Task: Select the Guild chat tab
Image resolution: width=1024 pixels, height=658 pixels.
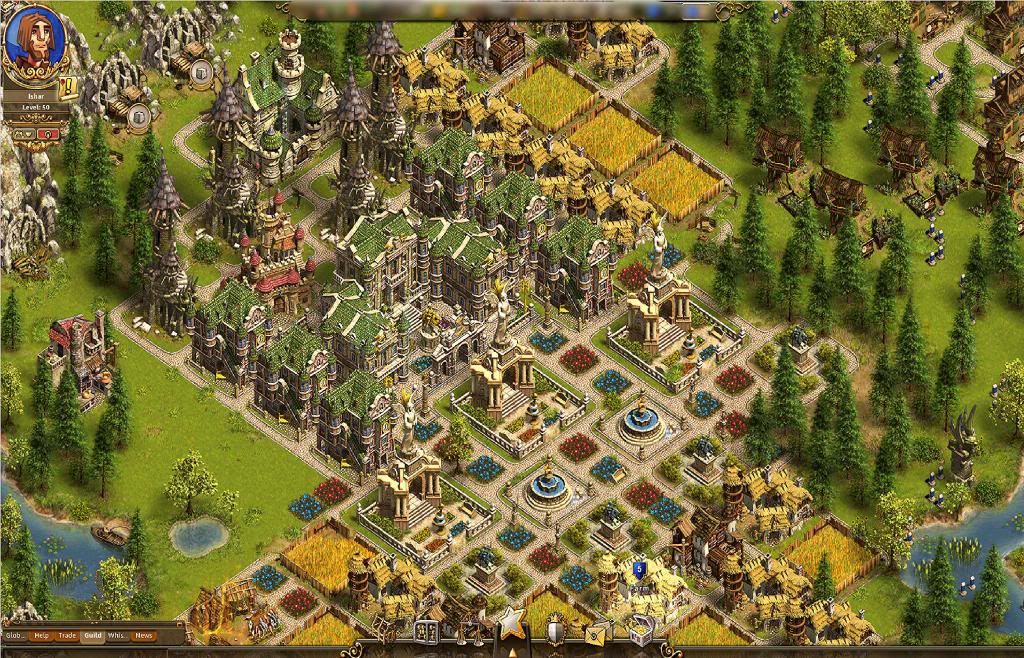Action: (93, 635)
